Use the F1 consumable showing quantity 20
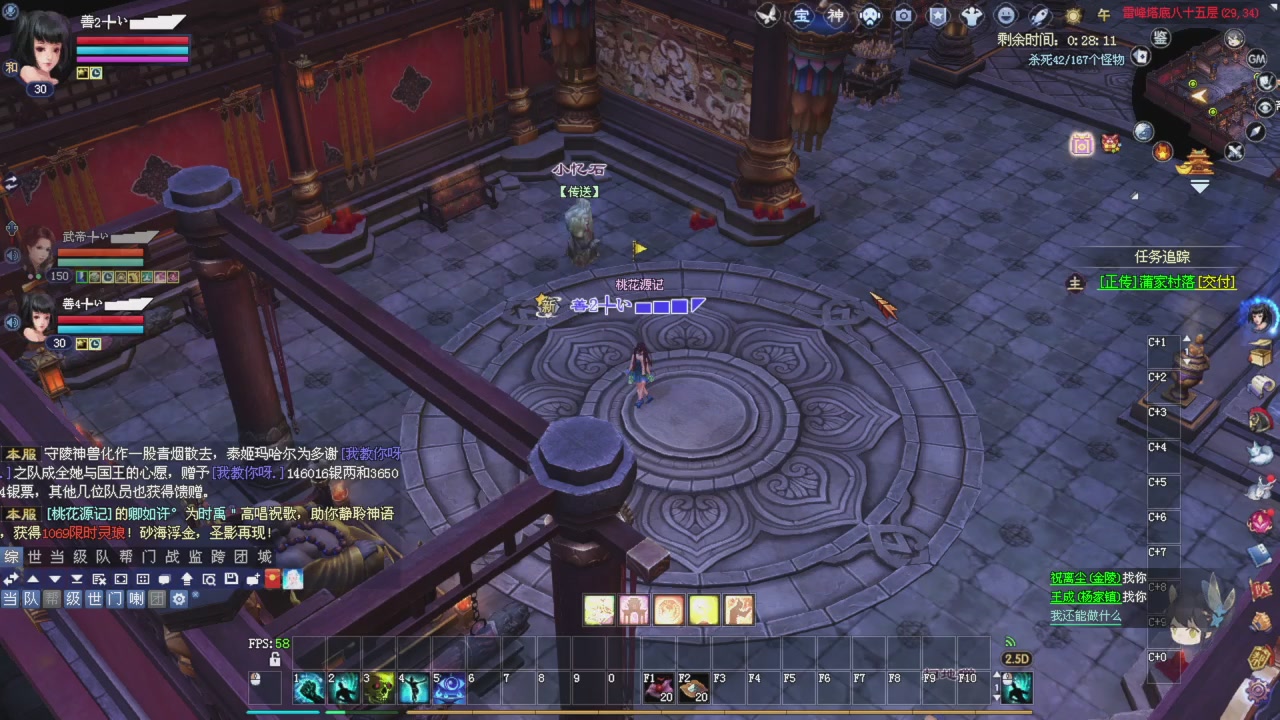Image resolution: width=1280 pixels, height=720 pixels. point(660,687)
